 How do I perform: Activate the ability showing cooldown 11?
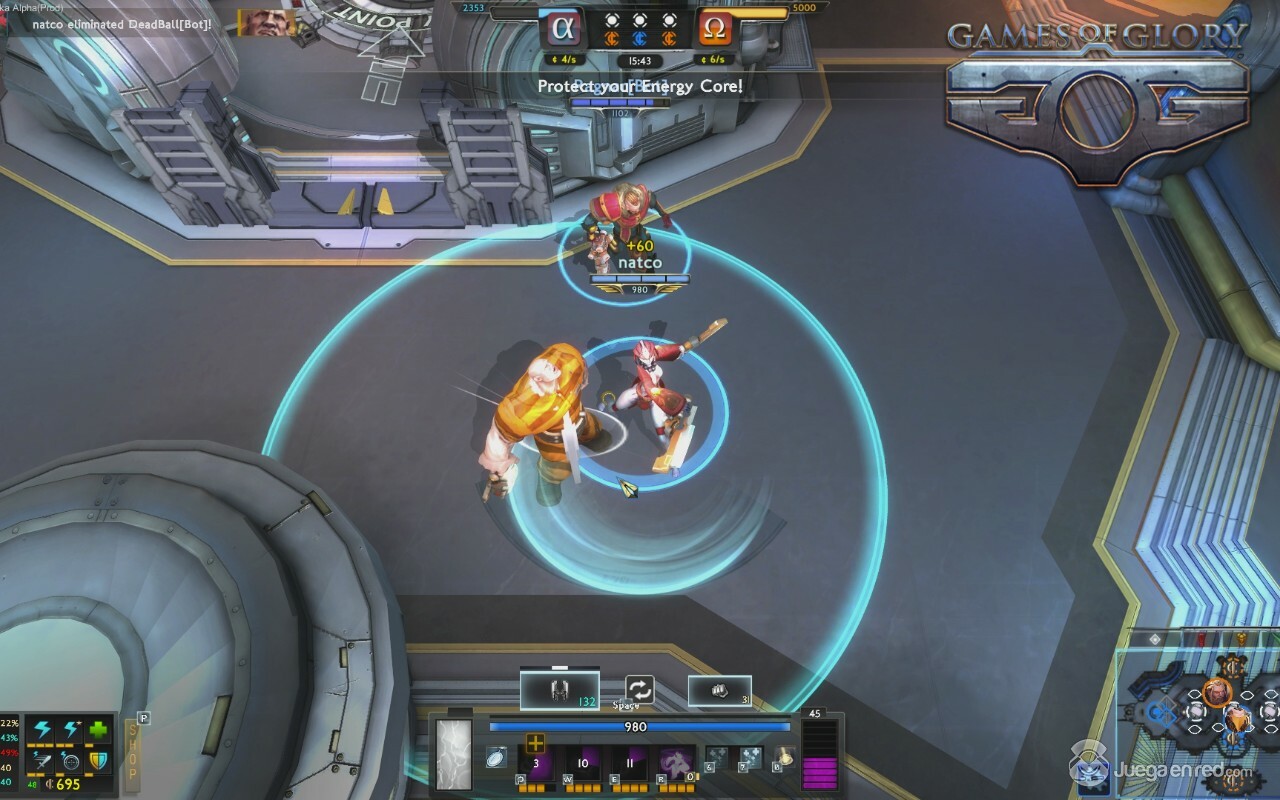[x=630, y=764]
